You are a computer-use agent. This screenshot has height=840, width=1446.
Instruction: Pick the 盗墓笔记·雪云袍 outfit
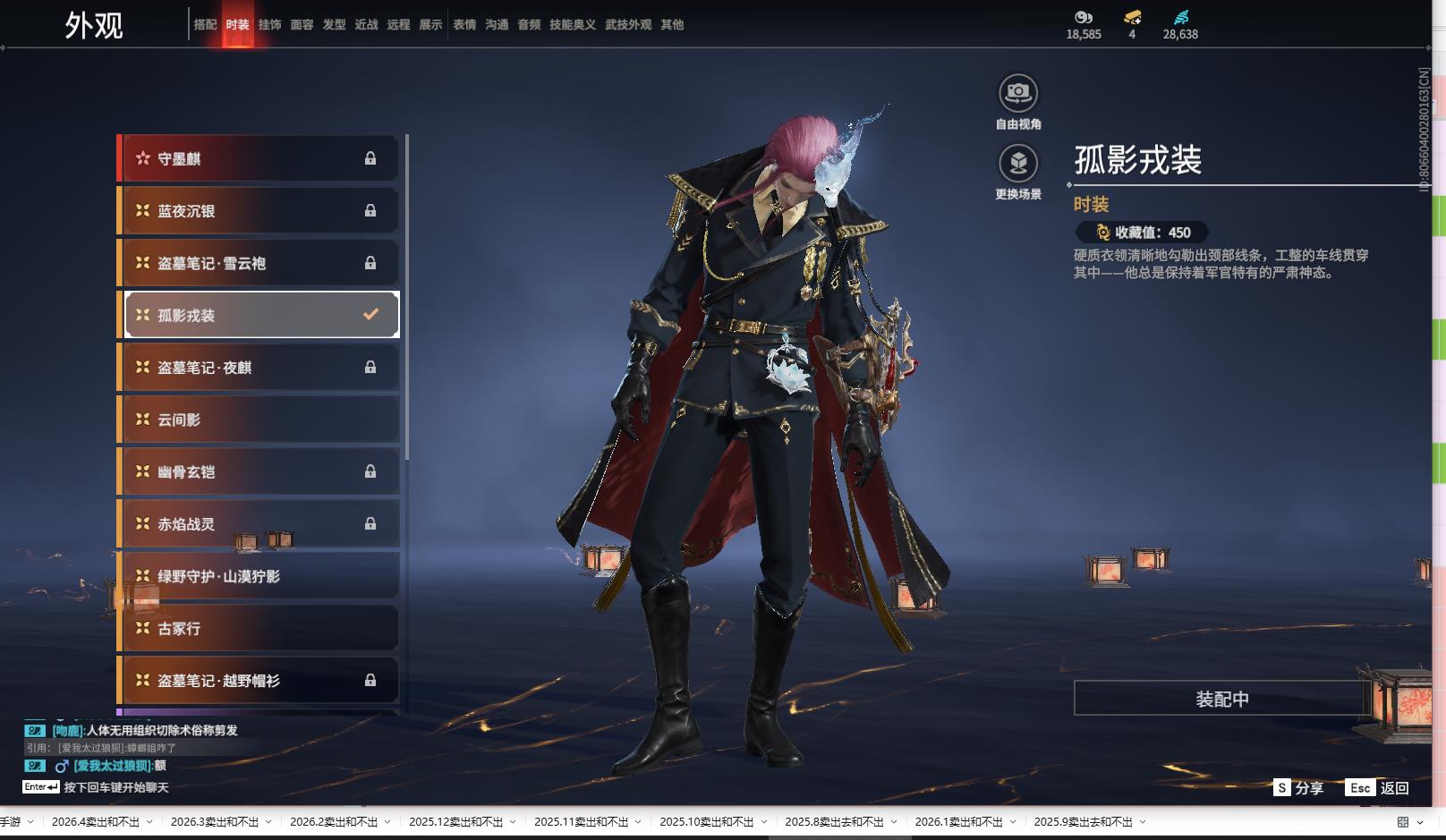(x=259, y=263)
